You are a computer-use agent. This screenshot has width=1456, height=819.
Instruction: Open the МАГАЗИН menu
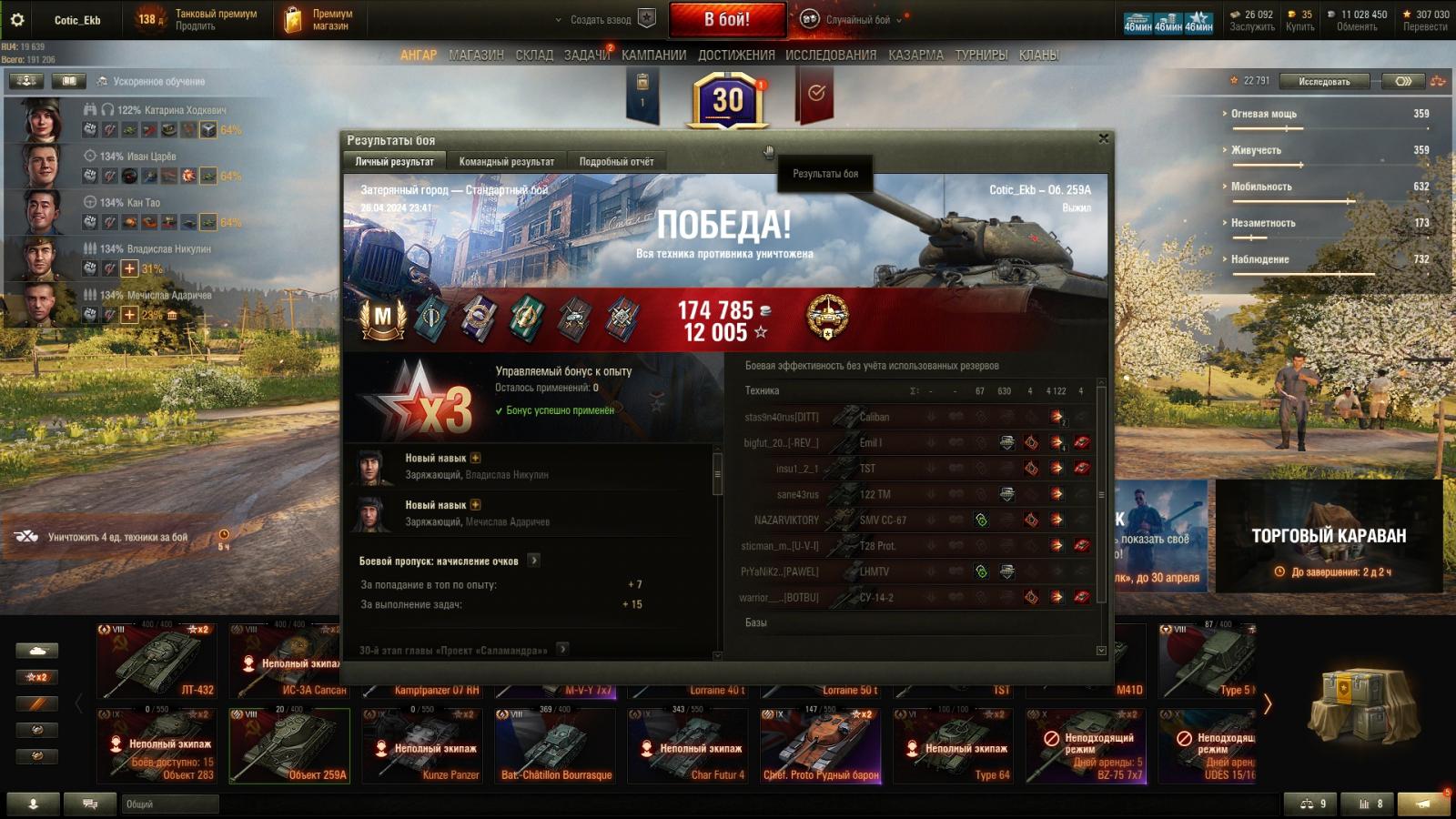coord(476,56)
